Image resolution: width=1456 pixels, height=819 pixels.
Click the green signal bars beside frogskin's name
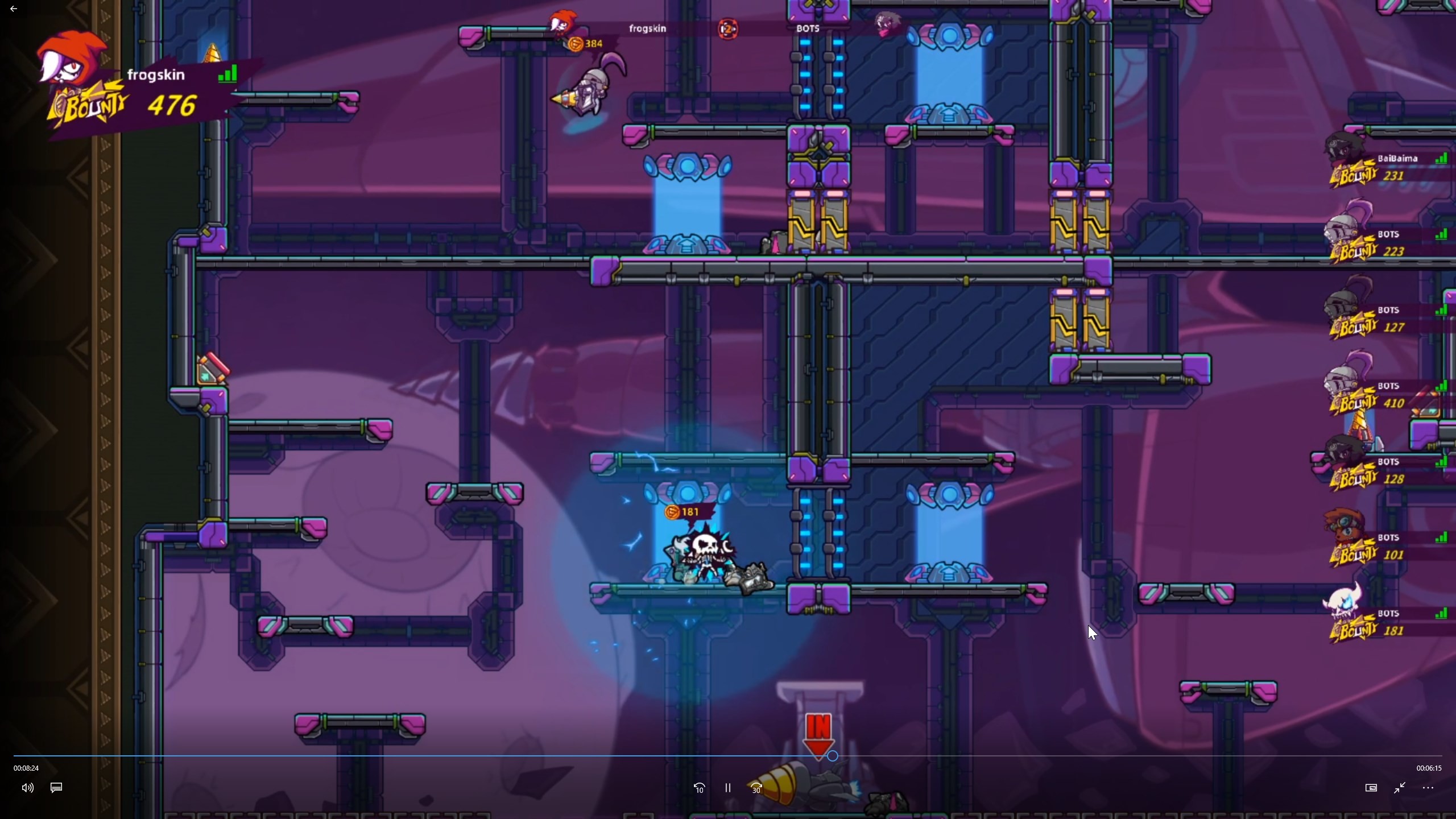tap(227, 73)
